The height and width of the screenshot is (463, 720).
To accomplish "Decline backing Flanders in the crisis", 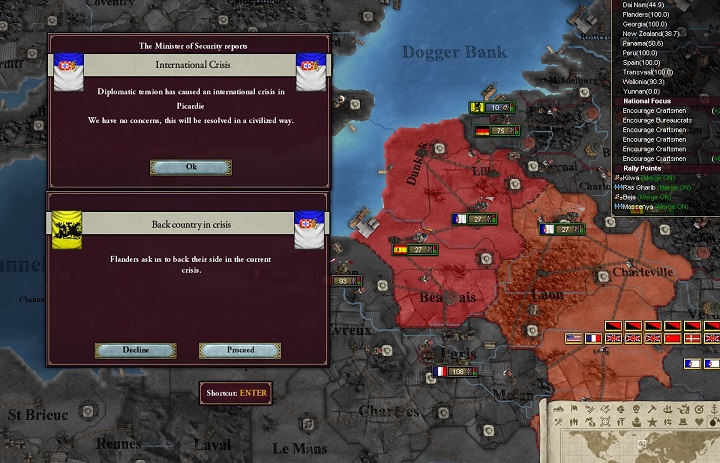I will [x=135, y=350].
